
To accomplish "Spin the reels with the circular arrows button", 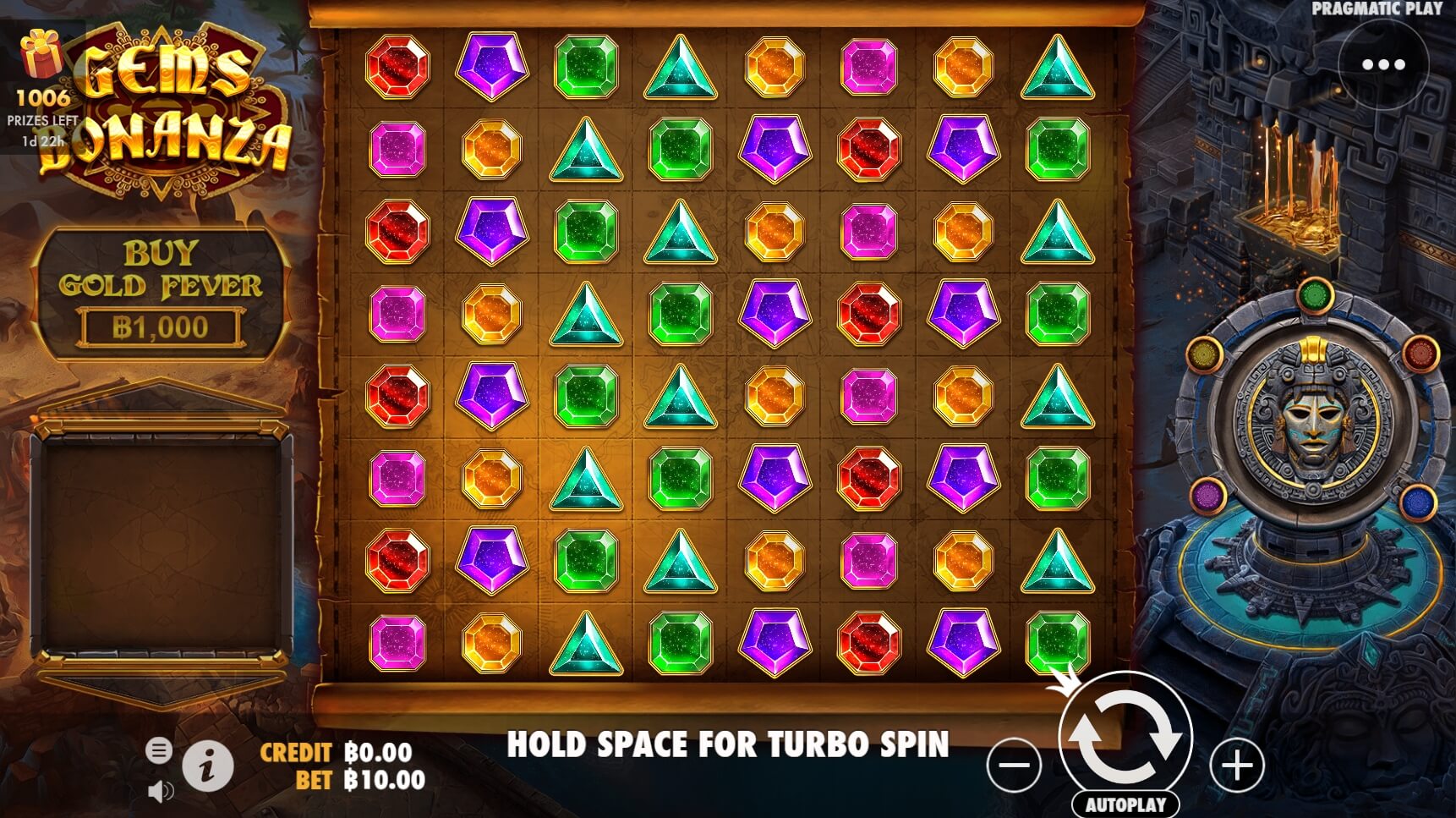I will tap(1125, 737).
